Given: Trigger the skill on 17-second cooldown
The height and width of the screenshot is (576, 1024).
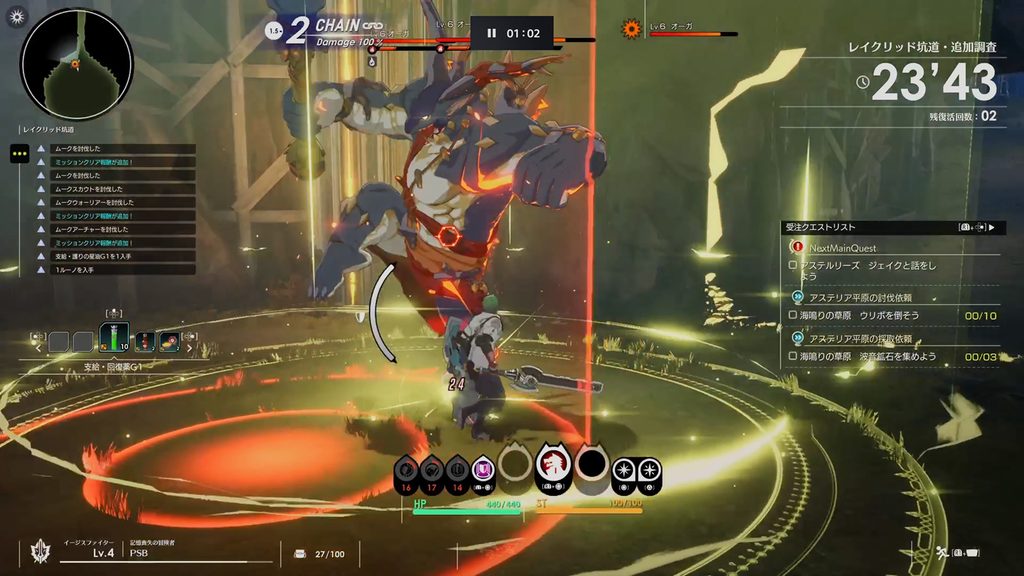Looking at the screenshot, I should tap(431, 469).
